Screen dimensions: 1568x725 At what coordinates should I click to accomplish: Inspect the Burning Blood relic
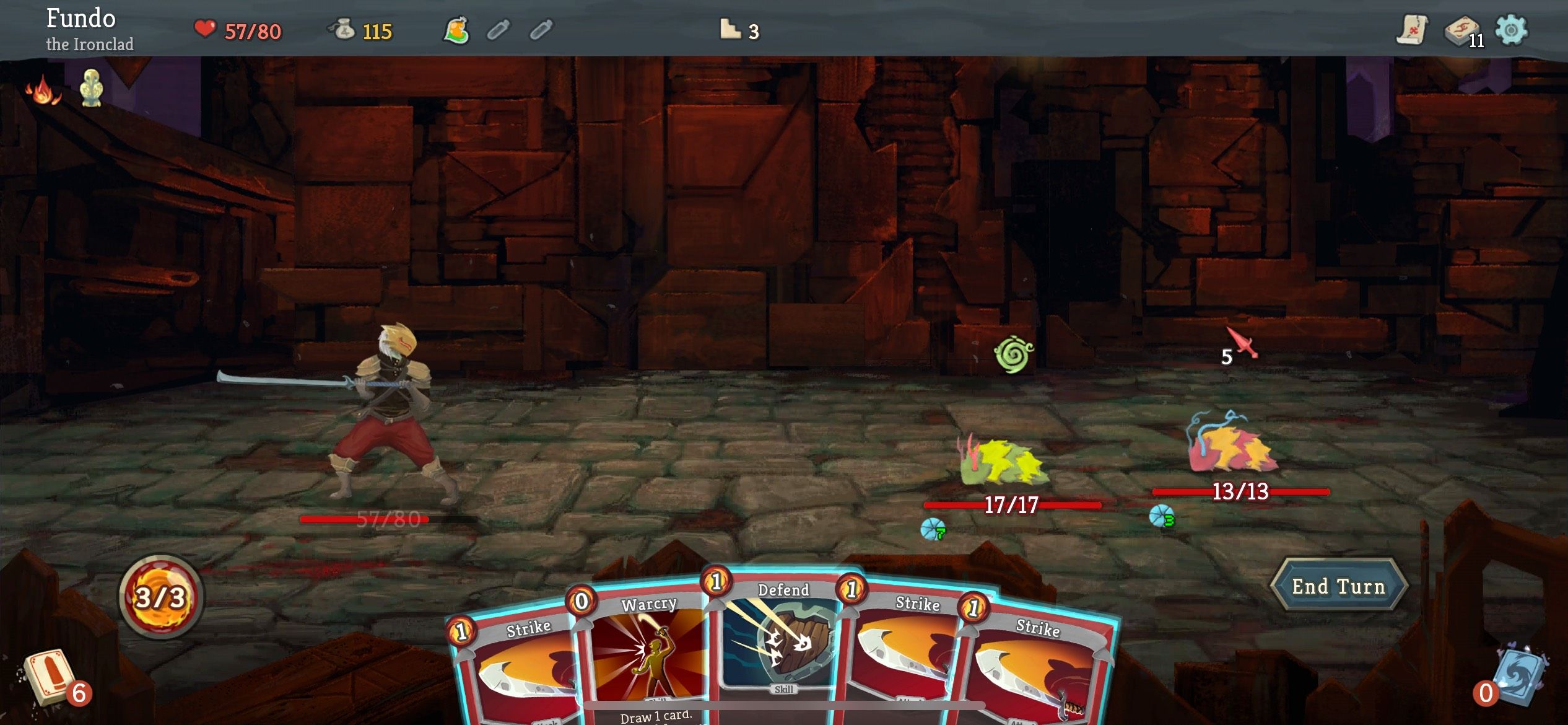pos(43,90)
